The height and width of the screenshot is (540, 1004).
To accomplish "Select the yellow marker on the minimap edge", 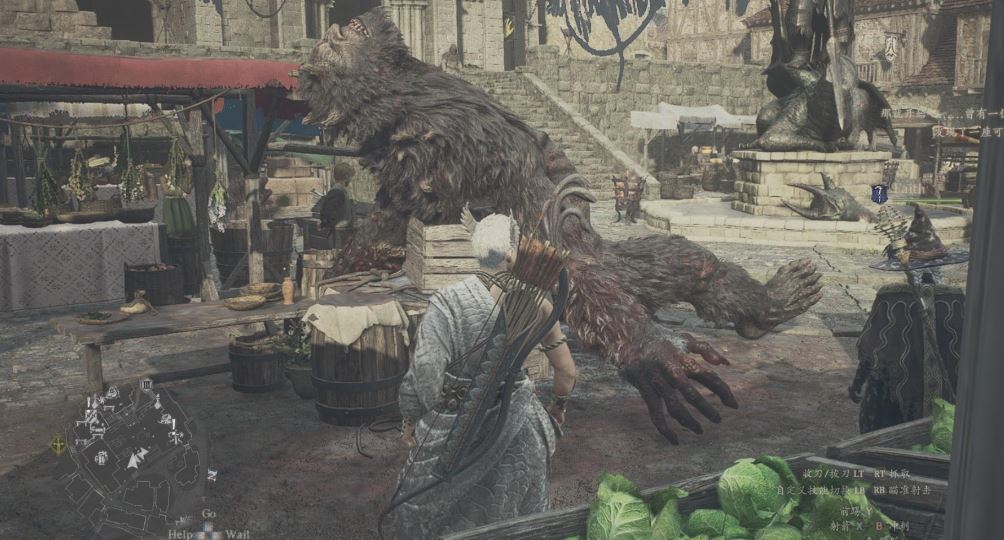I will 59,445.
